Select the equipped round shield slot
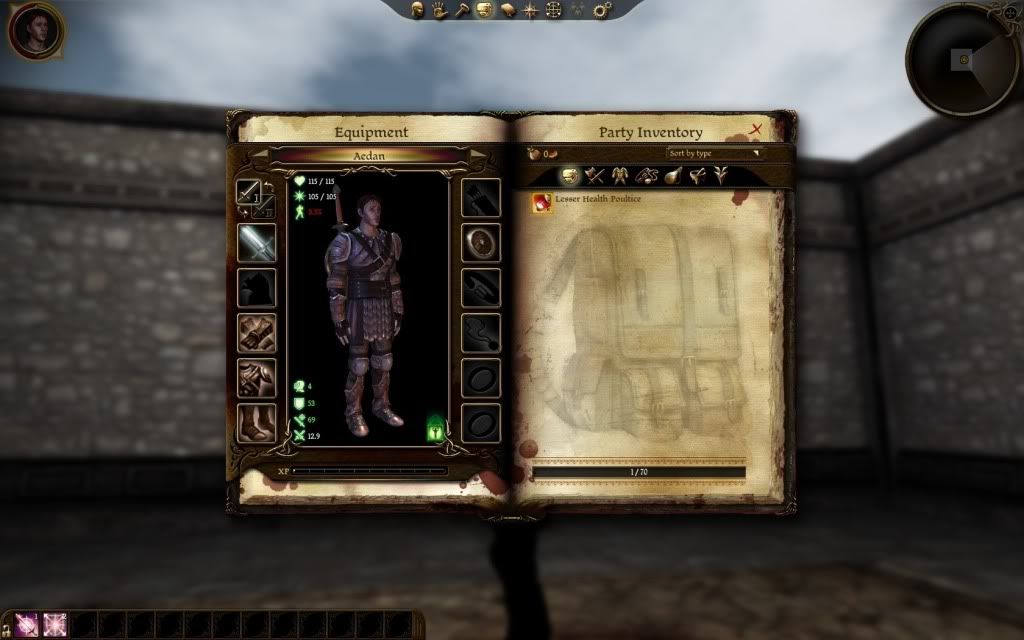1024x640 pixels. (x=480, y=243)
